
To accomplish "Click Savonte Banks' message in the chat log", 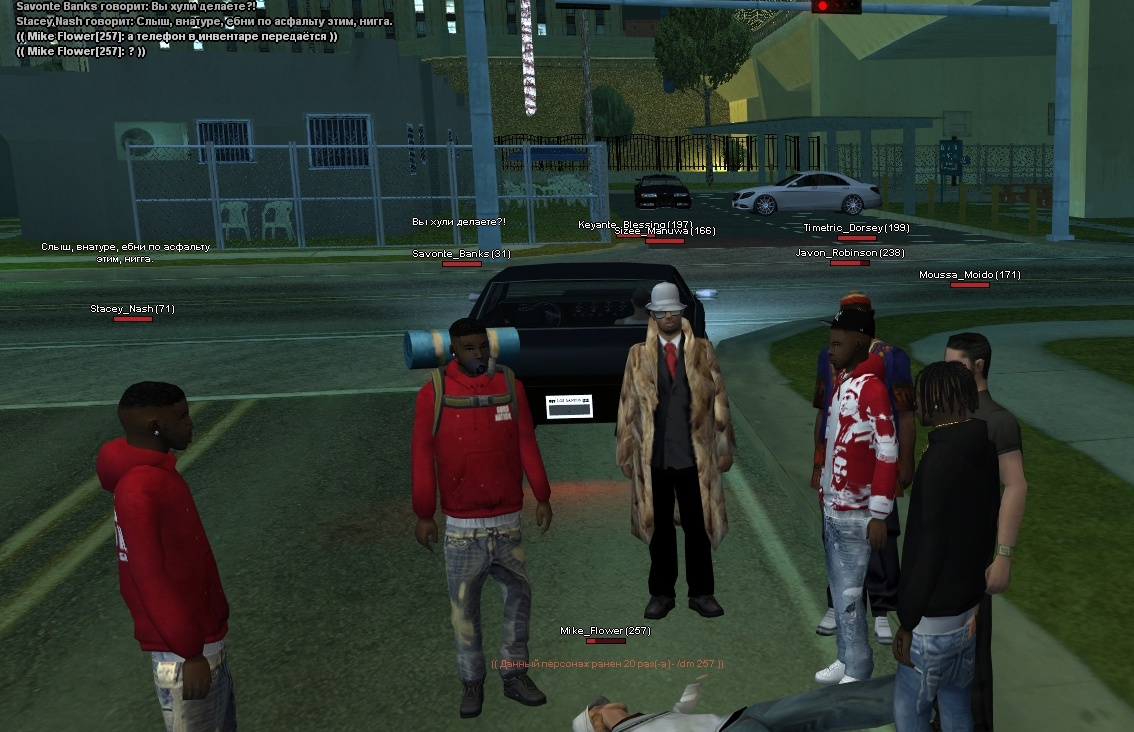I will click(136, 6).
